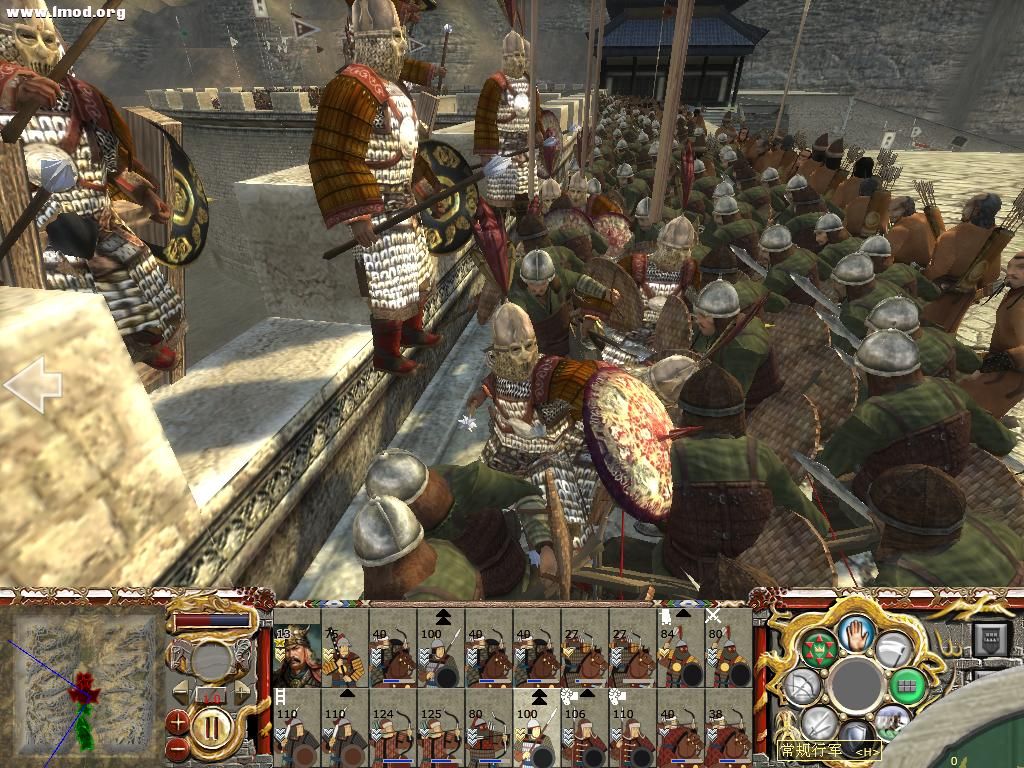This screenshot has width=1024, height=768.
Task: Toggle the green grid formation button
Action: tap(908, 686)
